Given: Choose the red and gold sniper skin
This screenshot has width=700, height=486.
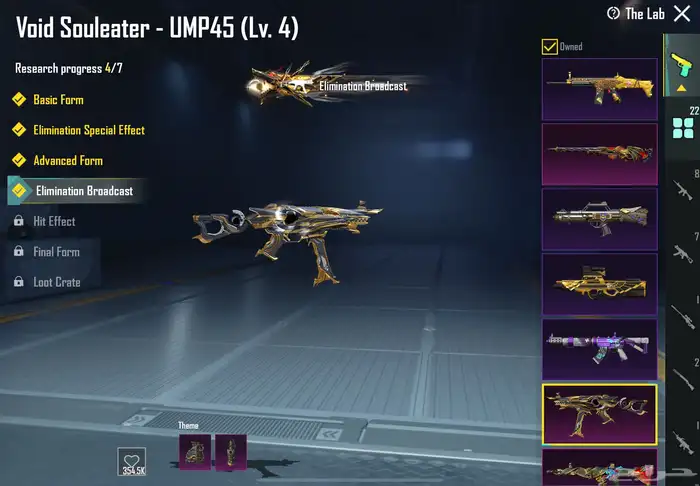Looking at the screenshot, I should tap(599, 154).
